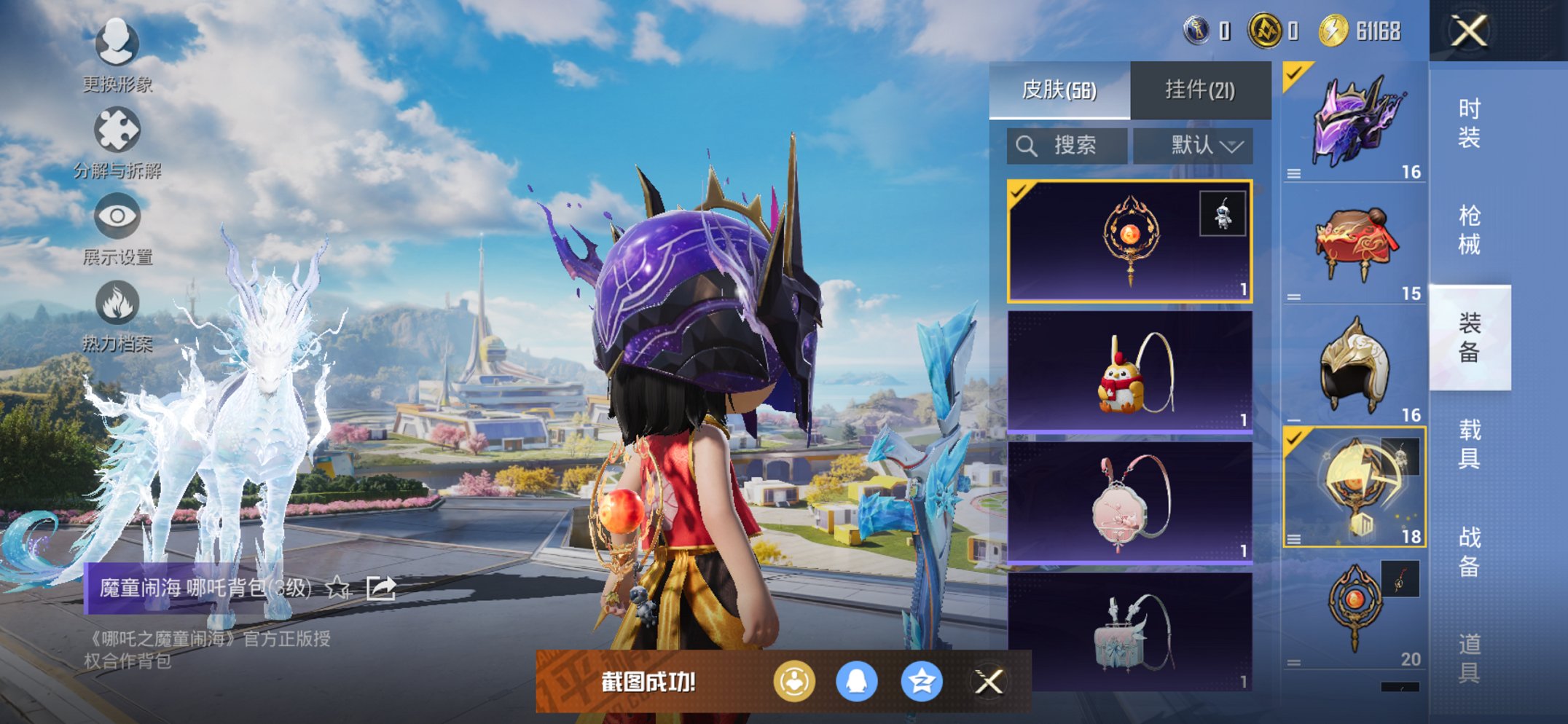
Task: Choose the purple horned helmet item
Action: pos(1354,122)
